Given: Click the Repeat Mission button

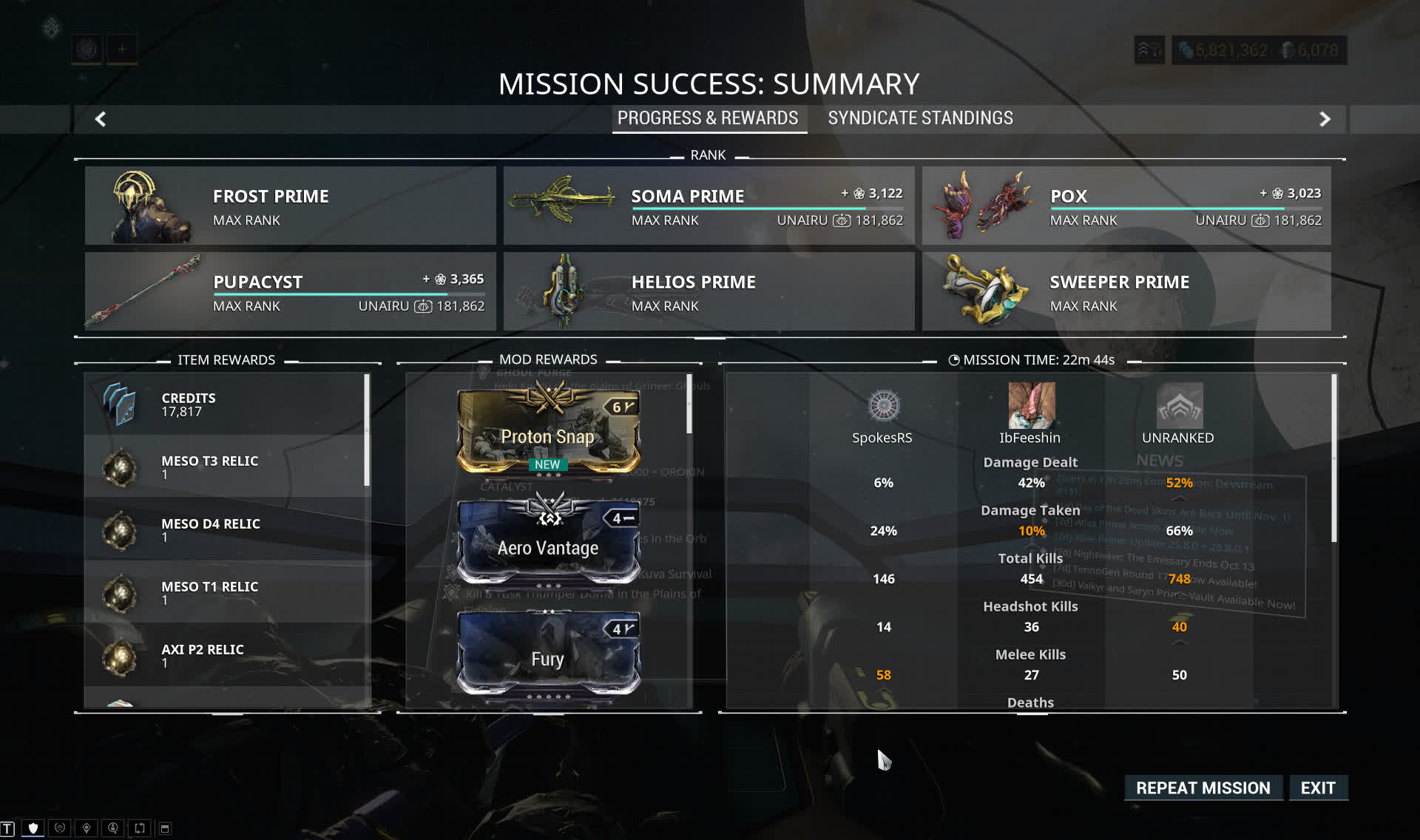Looking at the screenshot, I should (x=1203, y=788).
